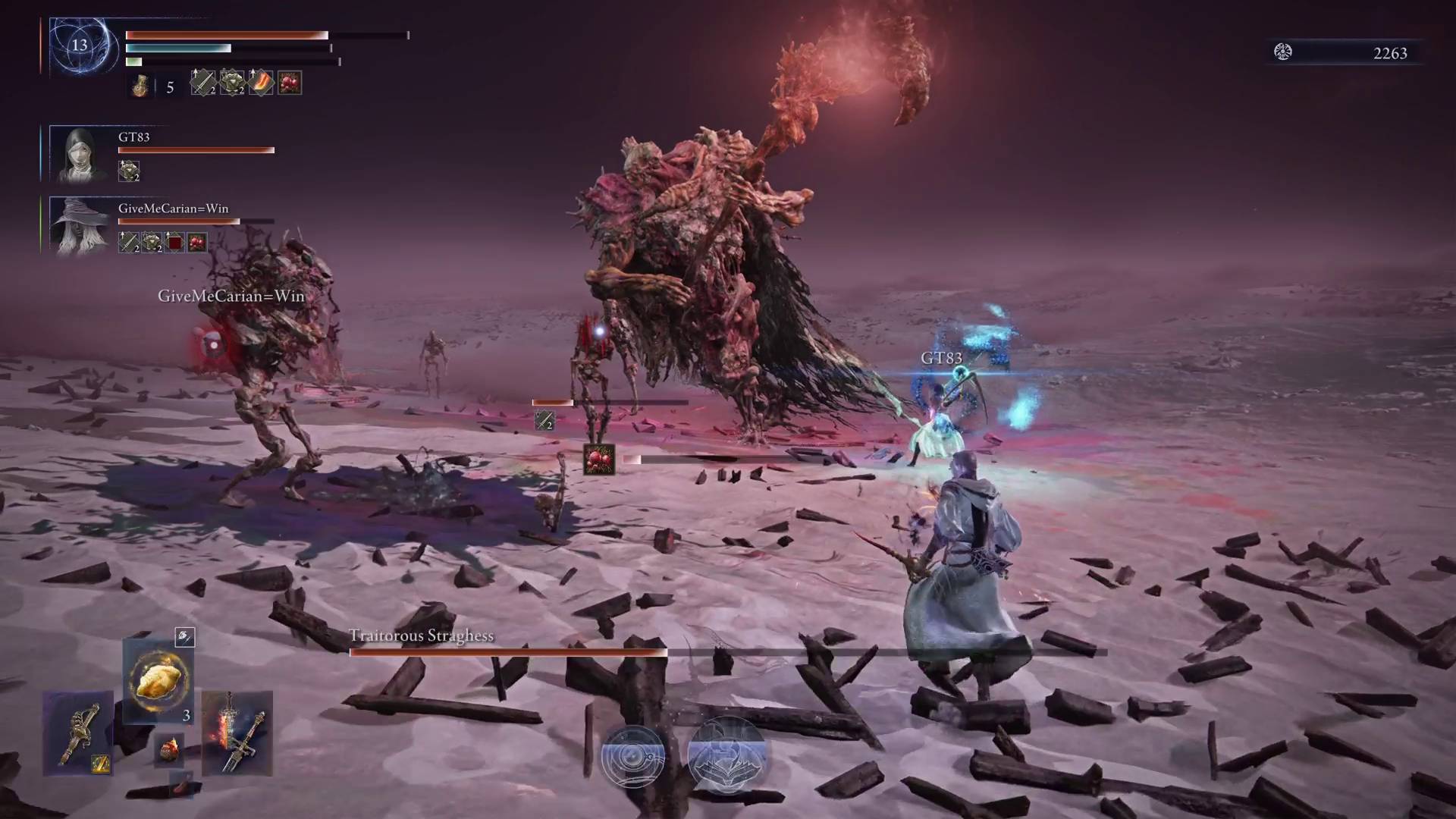The image size is (1456, 819).
Task: Select the flask of crimson tears icon
Action: [140, 83]
